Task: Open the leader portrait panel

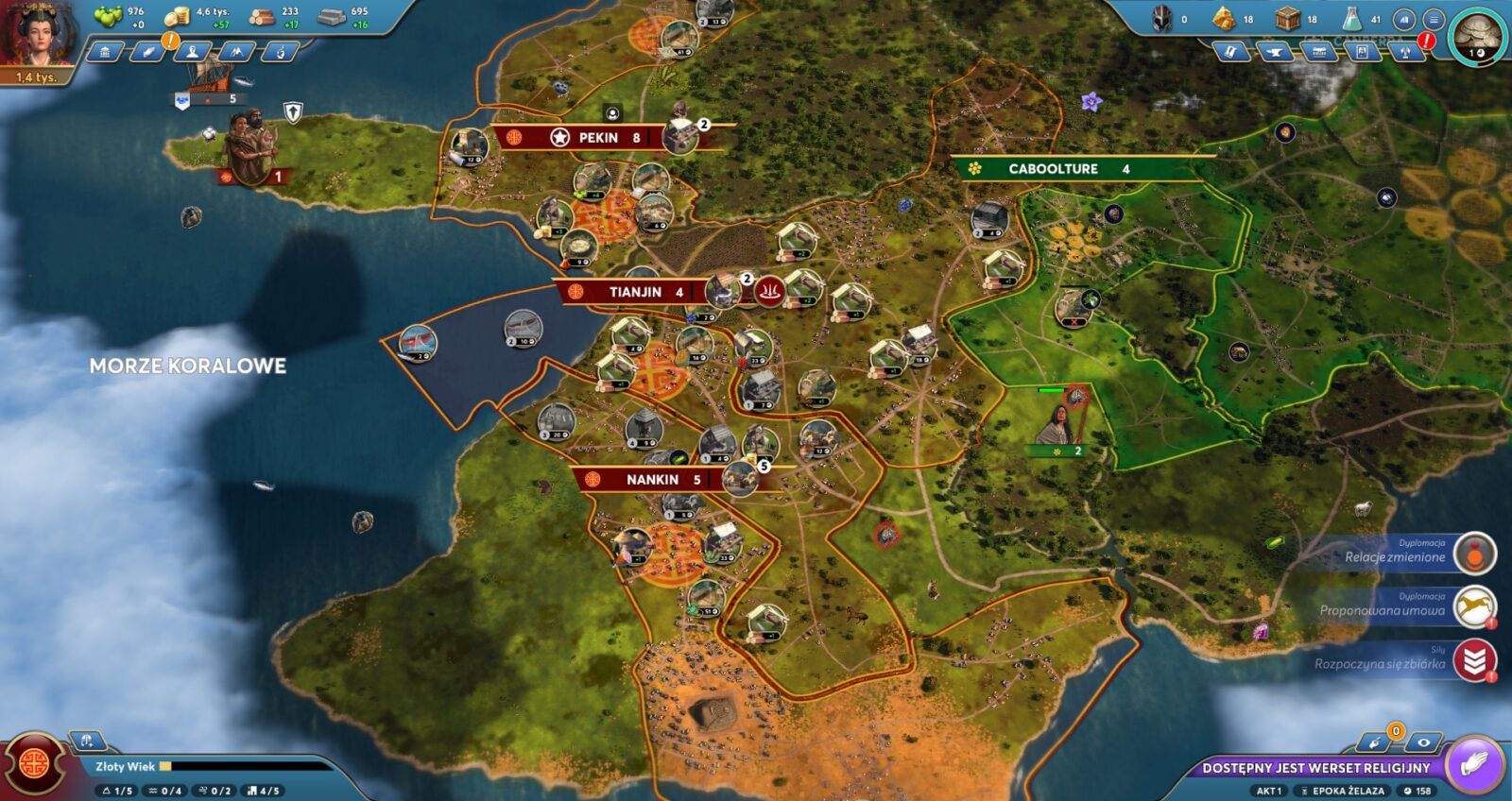Action: point(38,38)
